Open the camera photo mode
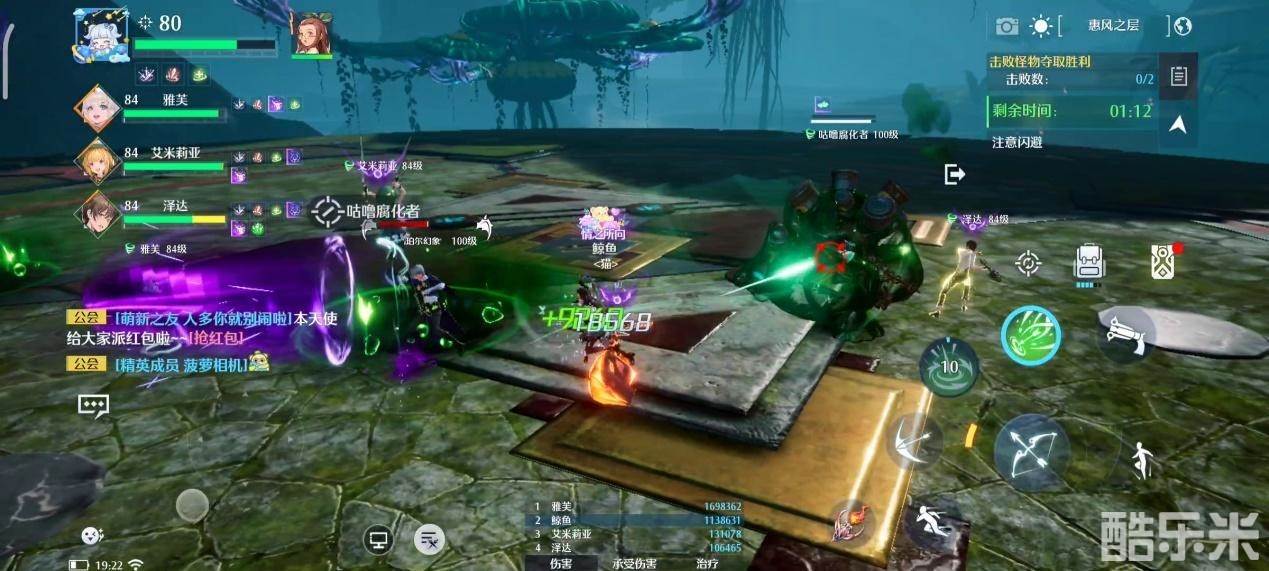This screenshot has width=1269, height=571. tap(1006, 26)
